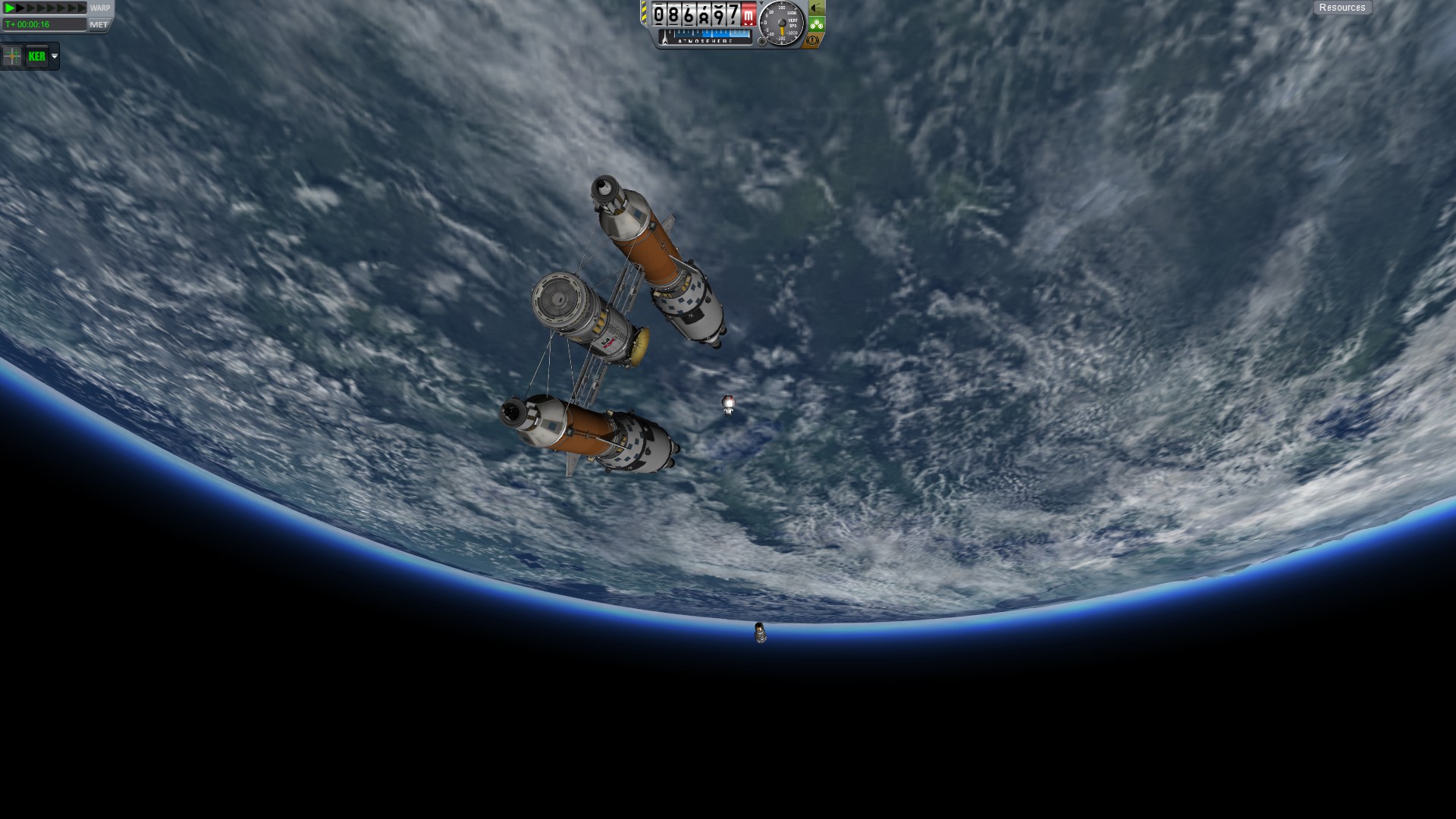The image size is (1456, 819).
Task: Toggle the MET mission time display
Action: coord(99,24)
